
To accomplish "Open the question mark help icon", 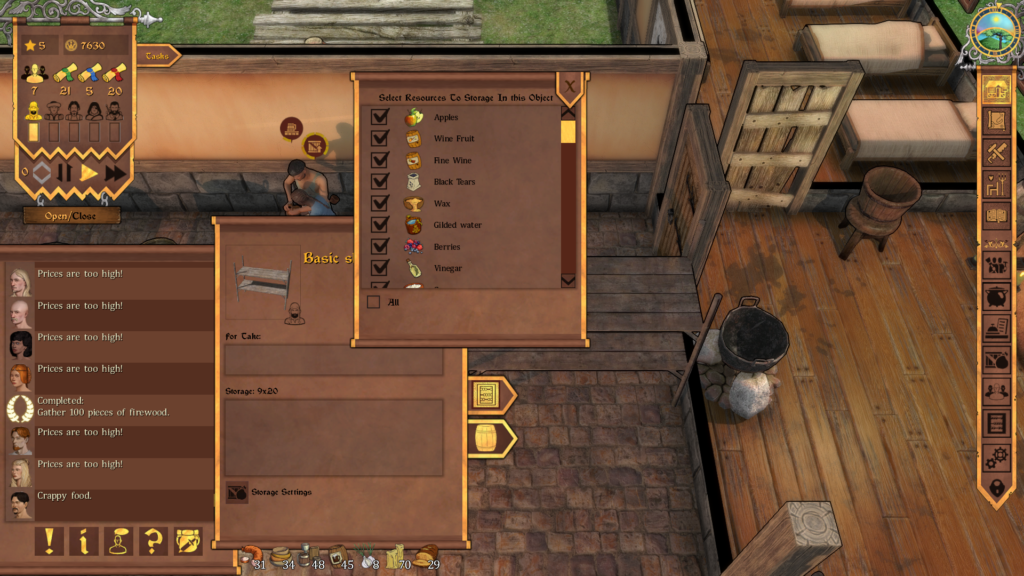I will click(x=153, y=541).
